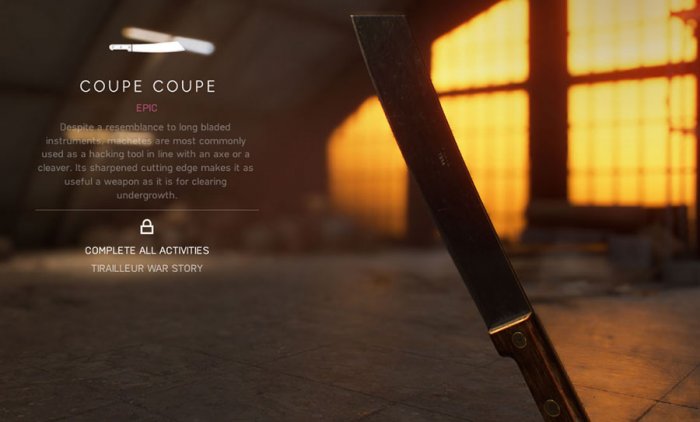Click the padlock unlock-requirement icon
The width and height of the screenshot is (700, 422).
point(147,227)
